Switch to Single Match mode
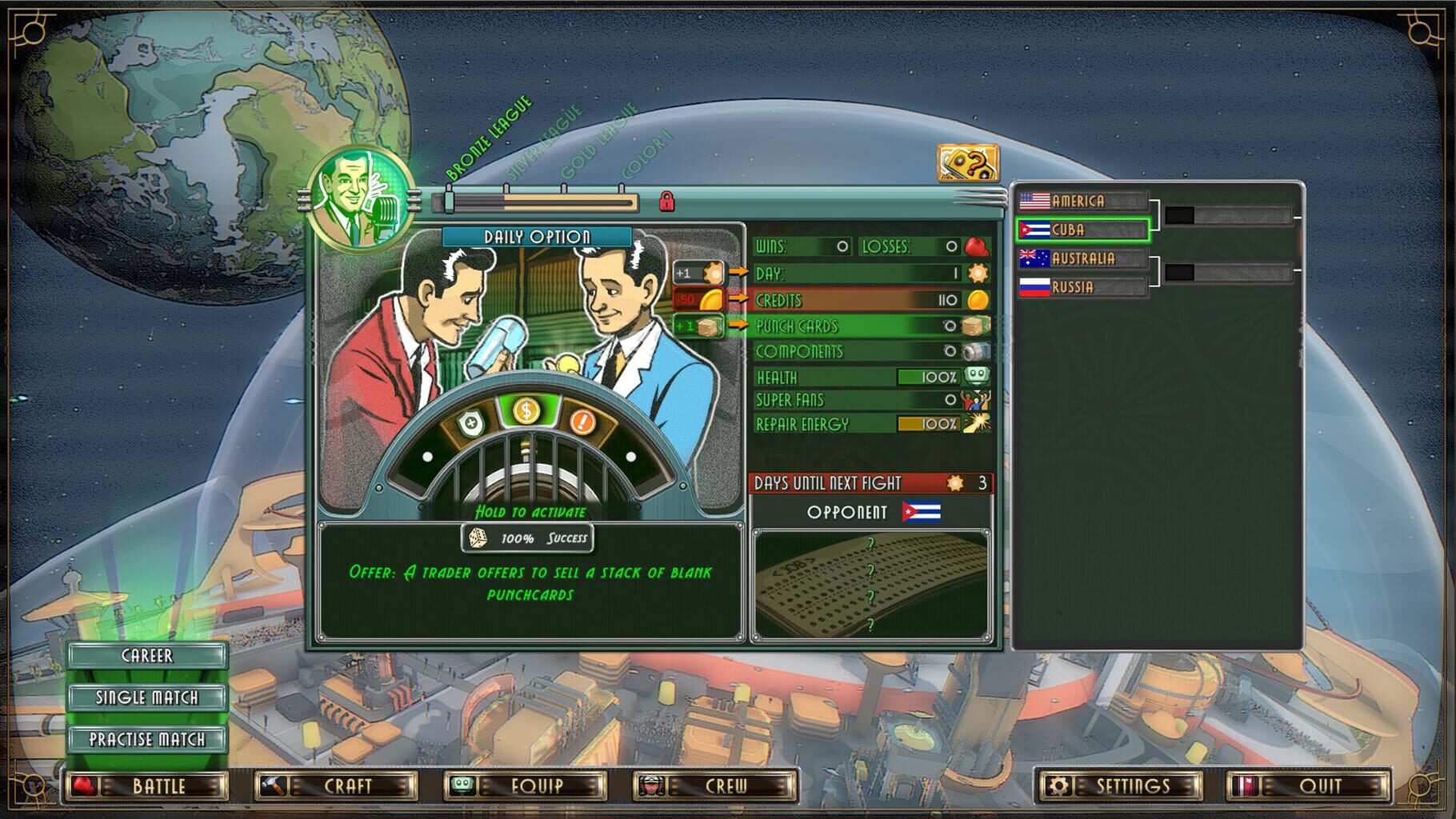The width and height of the screenshot is (1456, 819). click(148, 697)
